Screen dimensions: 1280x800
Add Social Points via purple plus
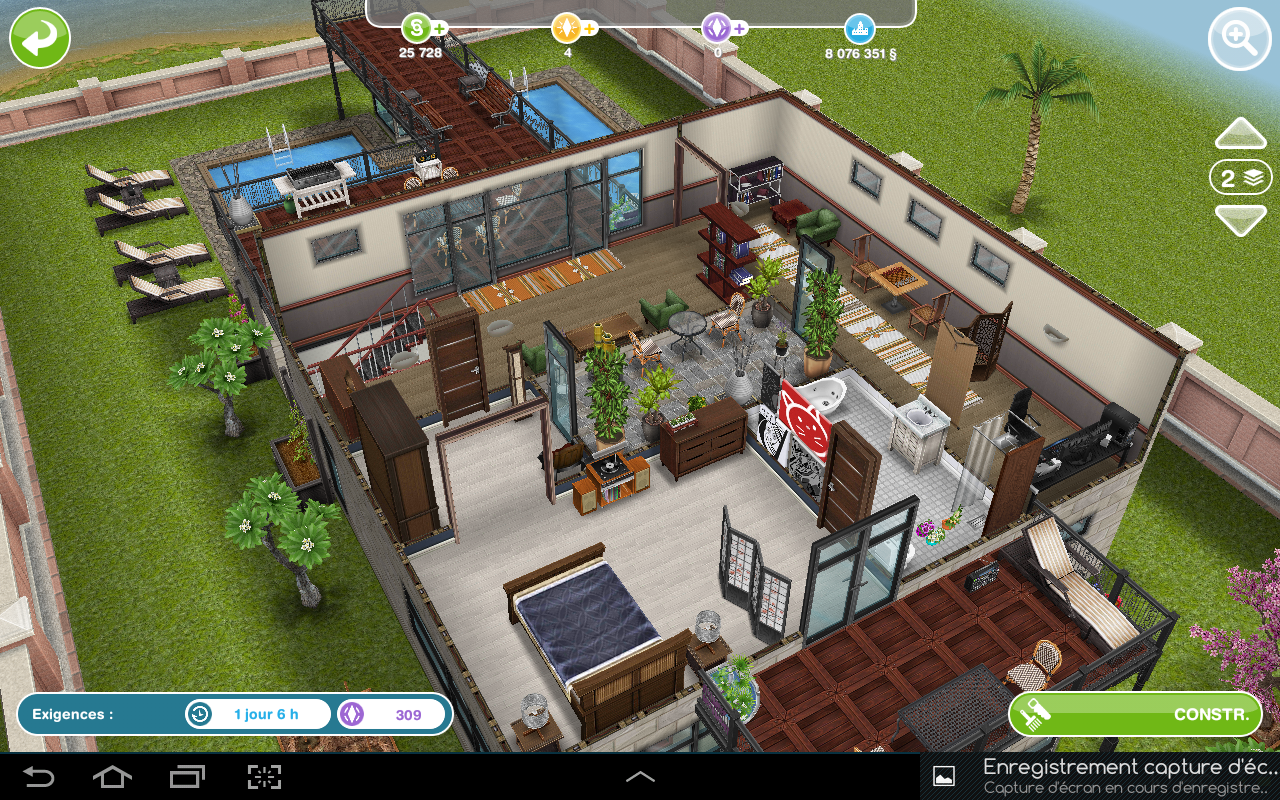pyautogui.click(x=740, y=28)
